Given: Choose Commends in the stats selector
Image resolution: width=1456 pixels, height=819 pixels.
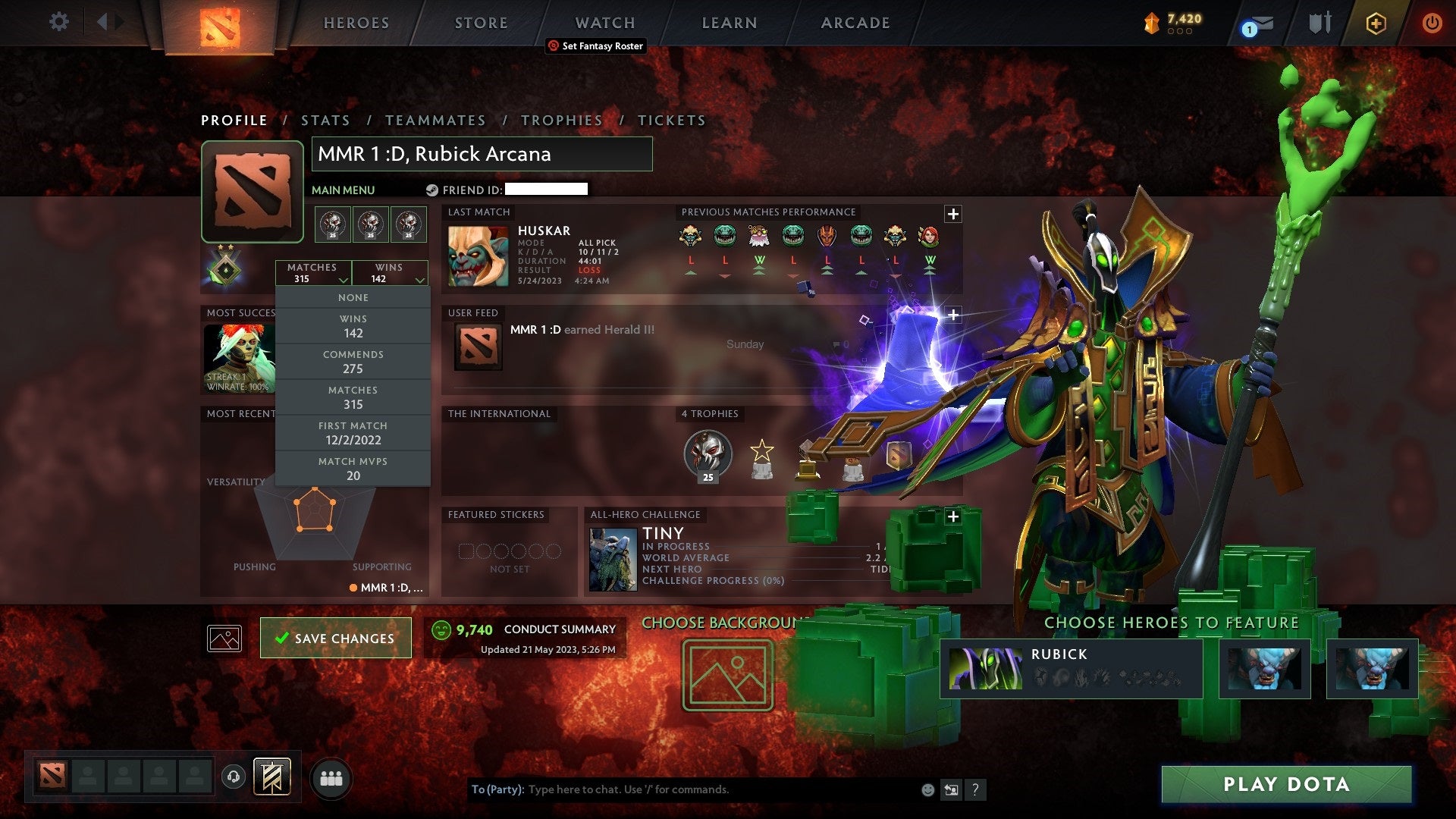Looking at the screenshot, I should click(x=353, y=362).
